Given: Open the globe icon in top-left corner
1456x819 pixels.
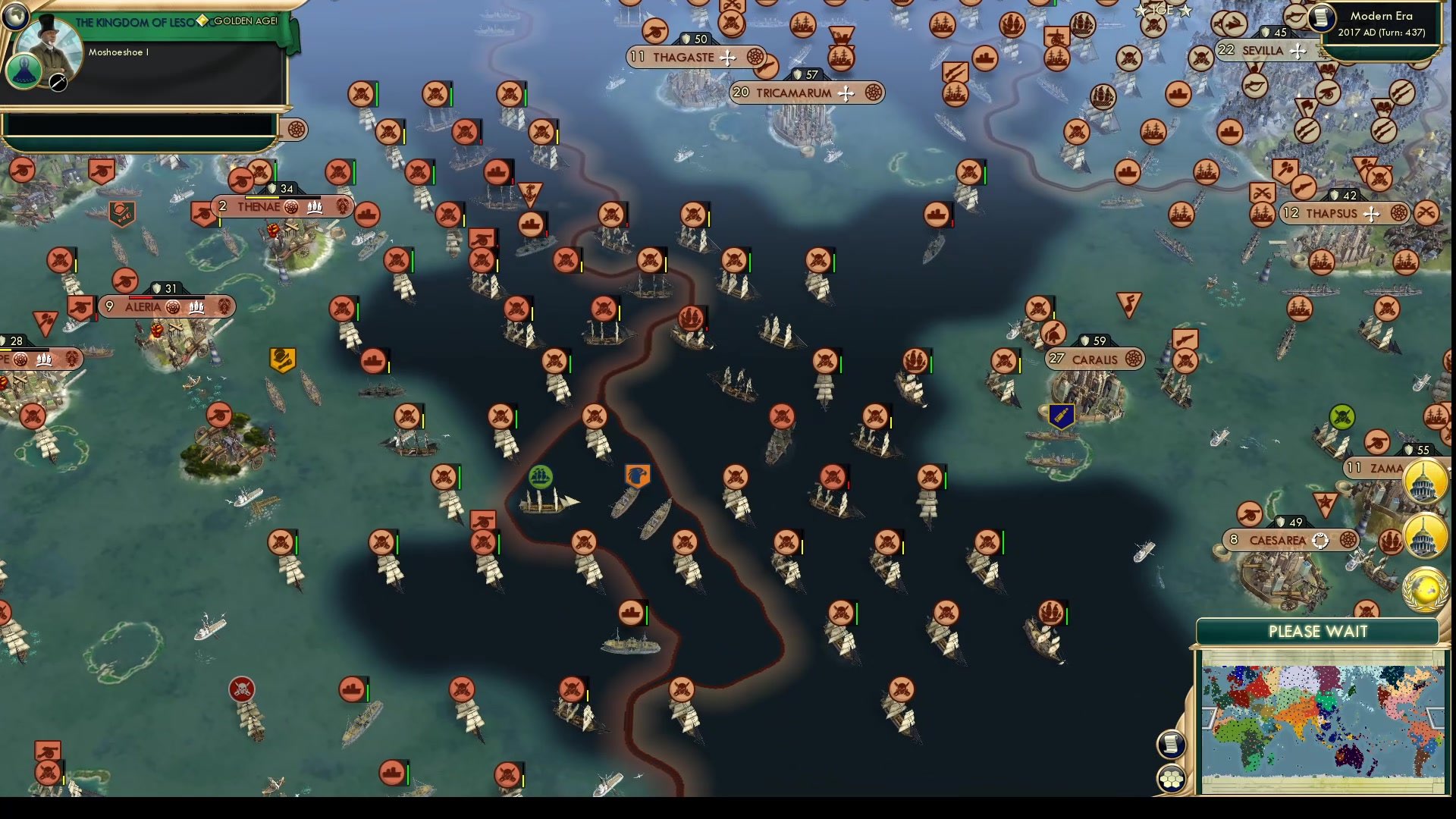Looking at the screenshot, I should [x=16, y=17].
